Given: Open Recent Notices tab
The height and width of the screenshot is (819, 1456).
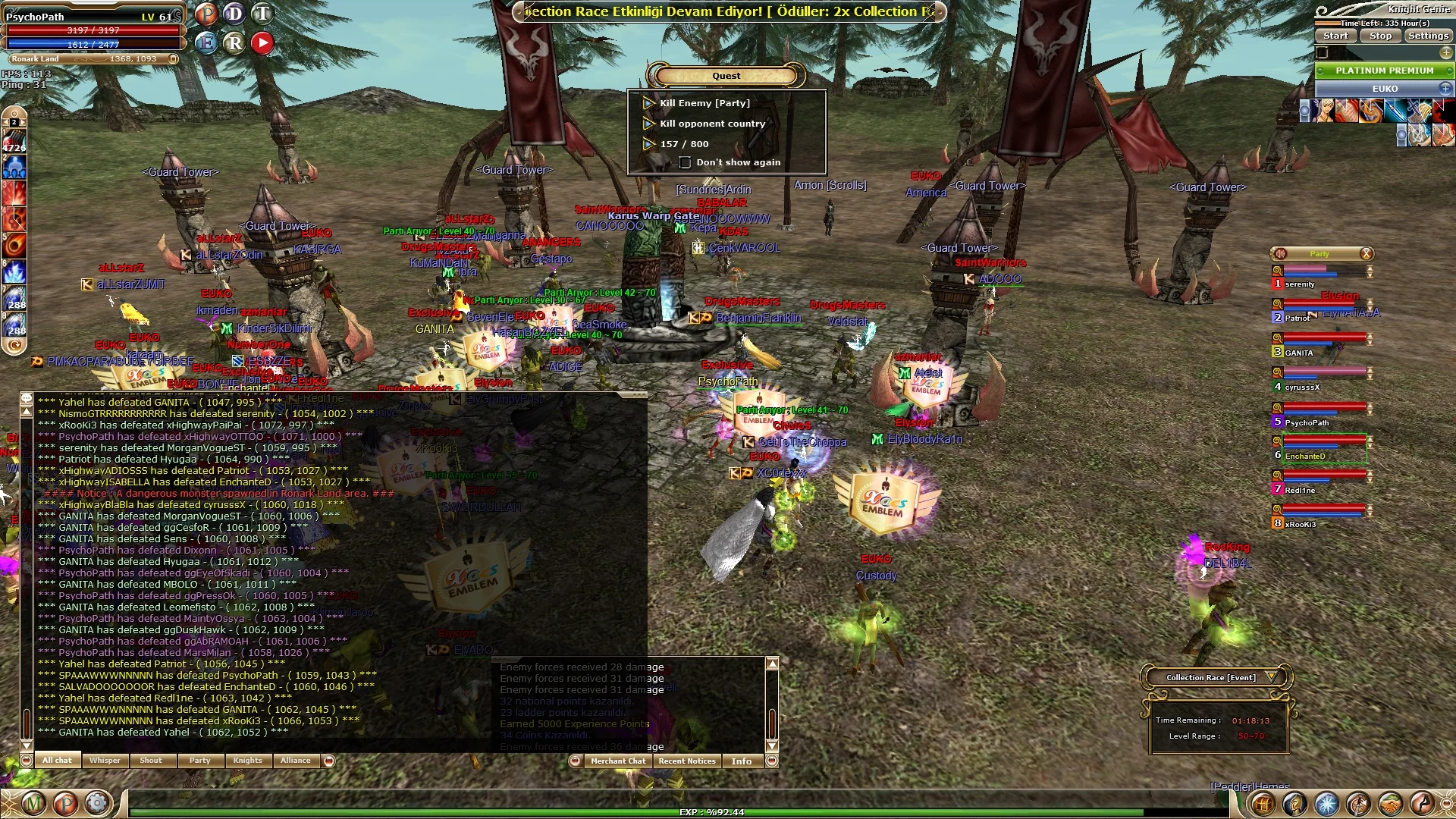Looking at the screenshot, I should 687,761.
